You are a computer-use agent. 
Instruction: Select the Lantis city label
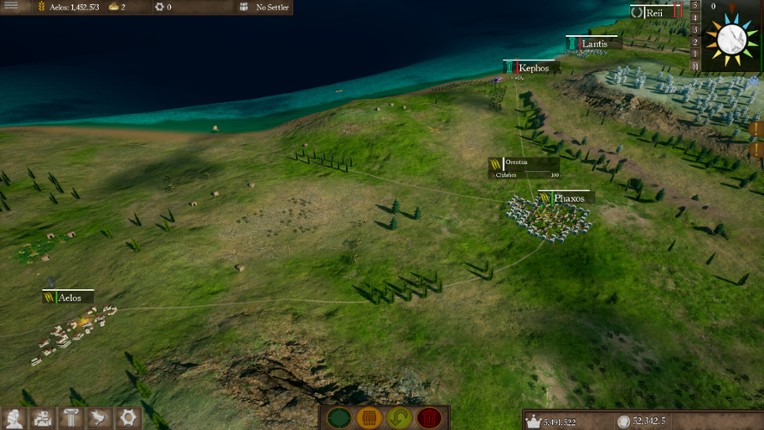pos(594,44)
